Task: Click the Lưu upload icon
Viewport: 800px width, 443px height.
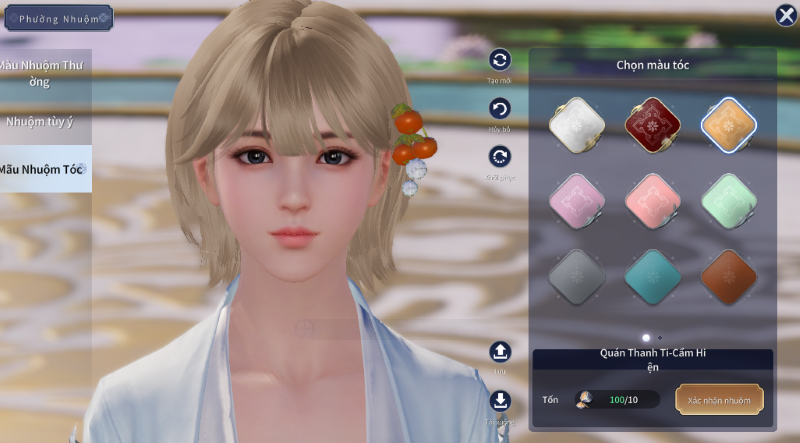Action: coord(500,352)
